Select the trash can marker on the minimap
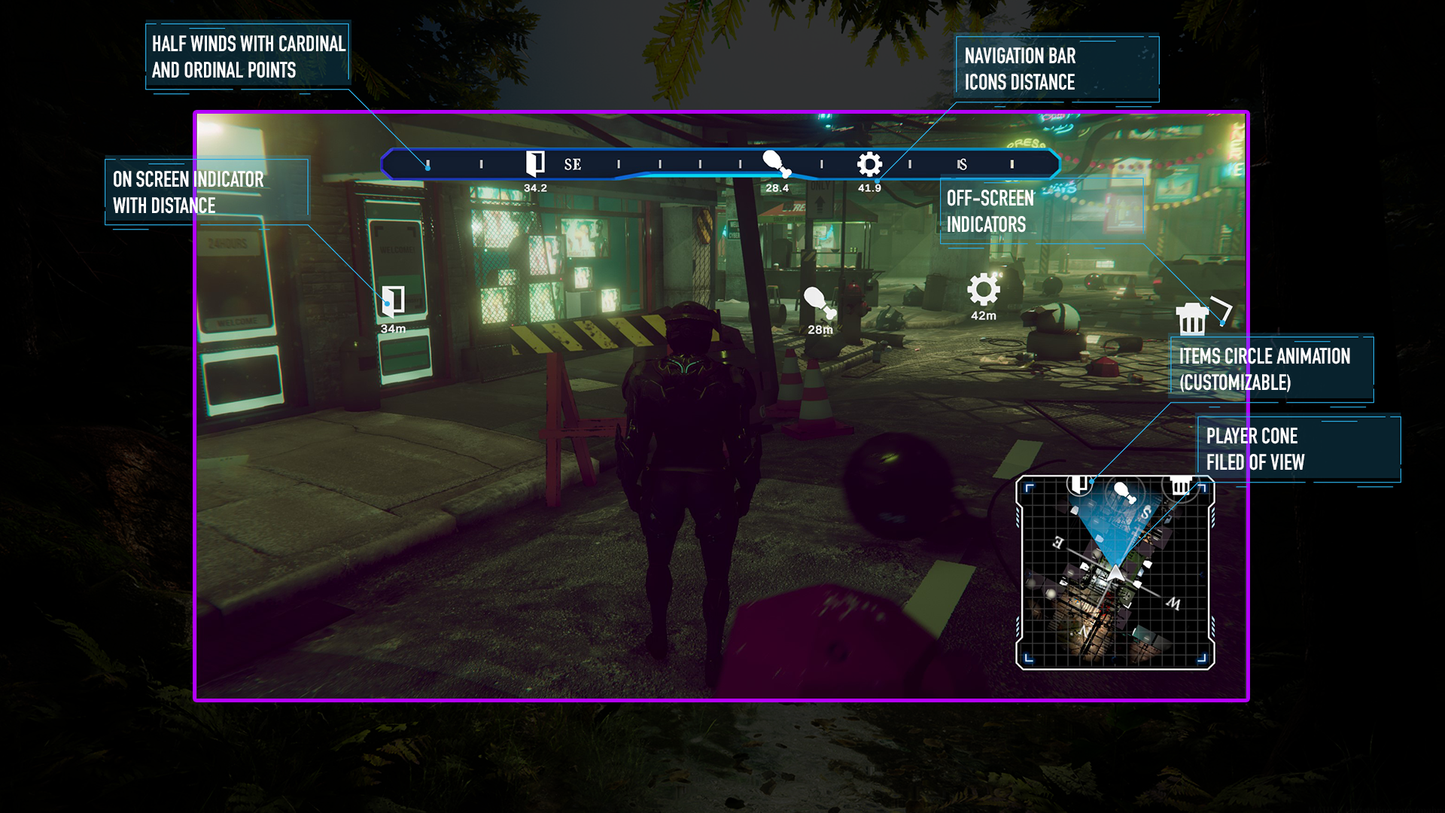This screenshot has width=1445, height=813. tap(1180, 486)
